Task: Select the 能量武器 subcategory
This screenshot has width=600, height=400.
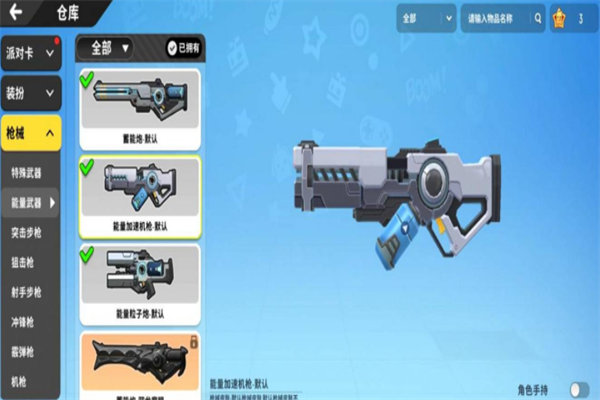Action: (30, 203)
